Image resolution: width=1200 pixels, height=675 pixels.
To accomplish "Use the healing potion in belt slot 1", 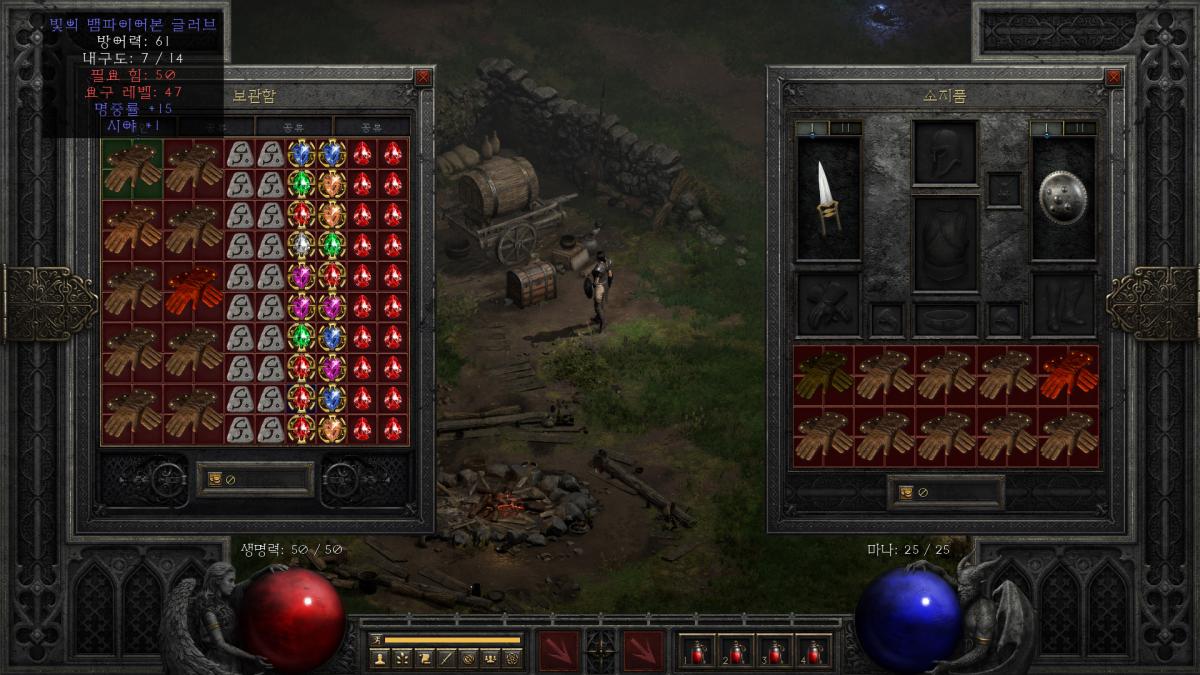I will coord(698,653).
